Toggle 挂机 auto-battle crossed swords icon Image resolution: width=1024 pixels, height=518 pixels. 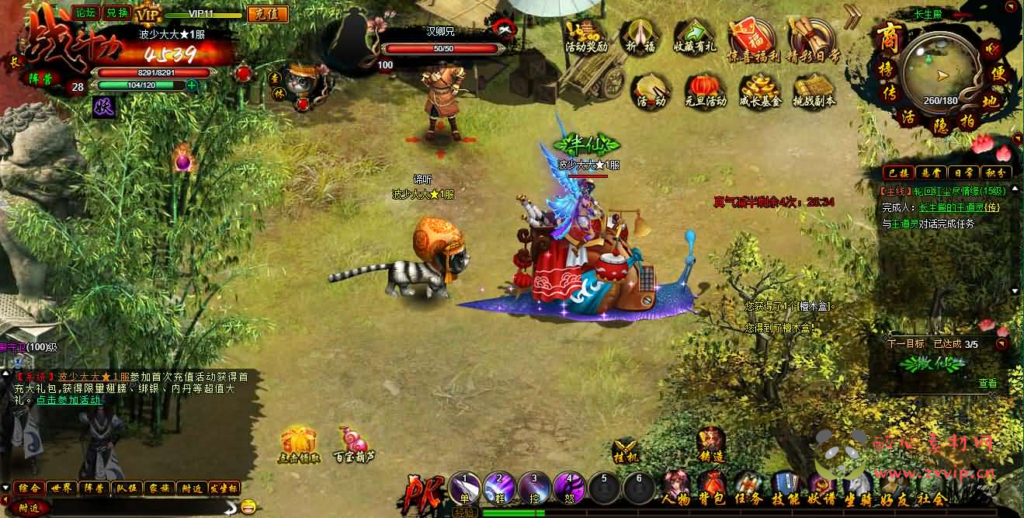[x=626, y=452]
